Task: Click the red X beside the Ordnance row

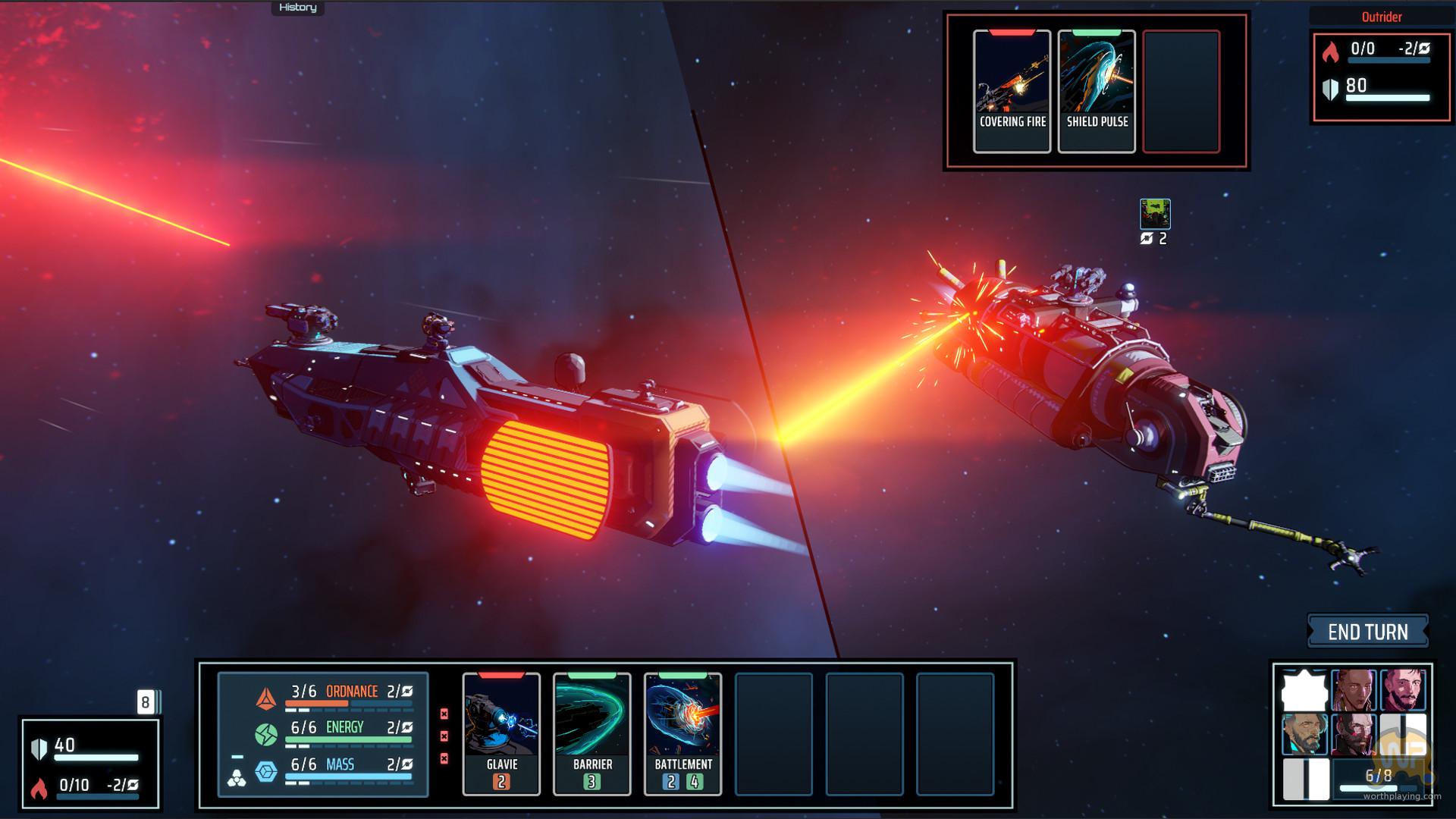Action: 444,714
